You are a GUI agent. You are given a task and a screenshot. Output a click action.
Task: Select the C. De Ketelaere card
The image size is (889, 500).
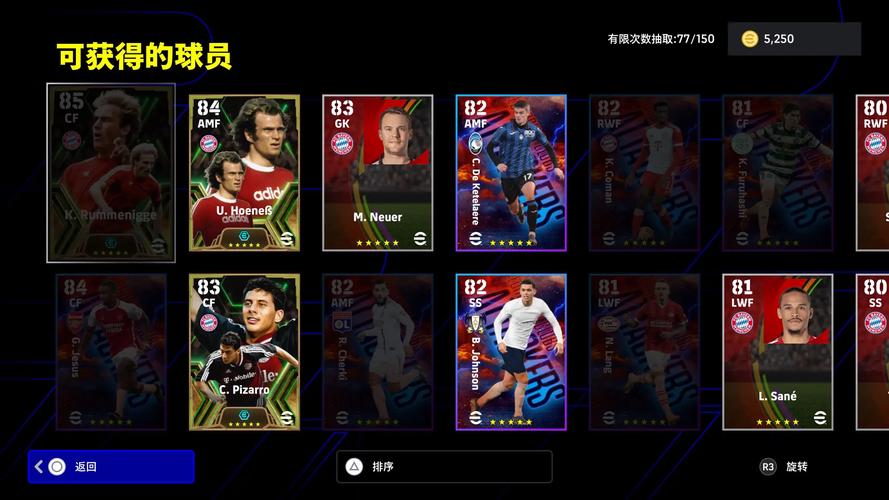(x=511, y=173)
